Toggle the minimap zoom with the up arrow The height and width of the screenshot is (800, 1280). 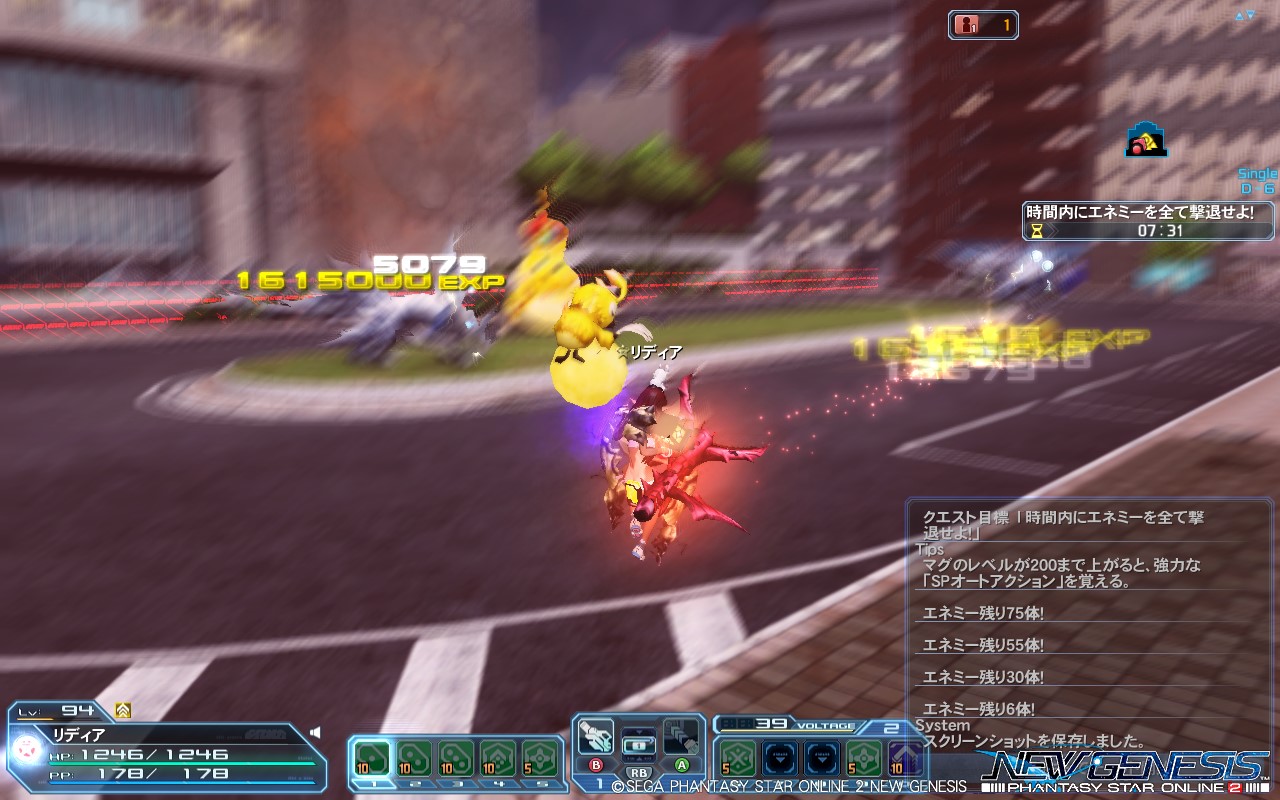tap(1239, 15)
